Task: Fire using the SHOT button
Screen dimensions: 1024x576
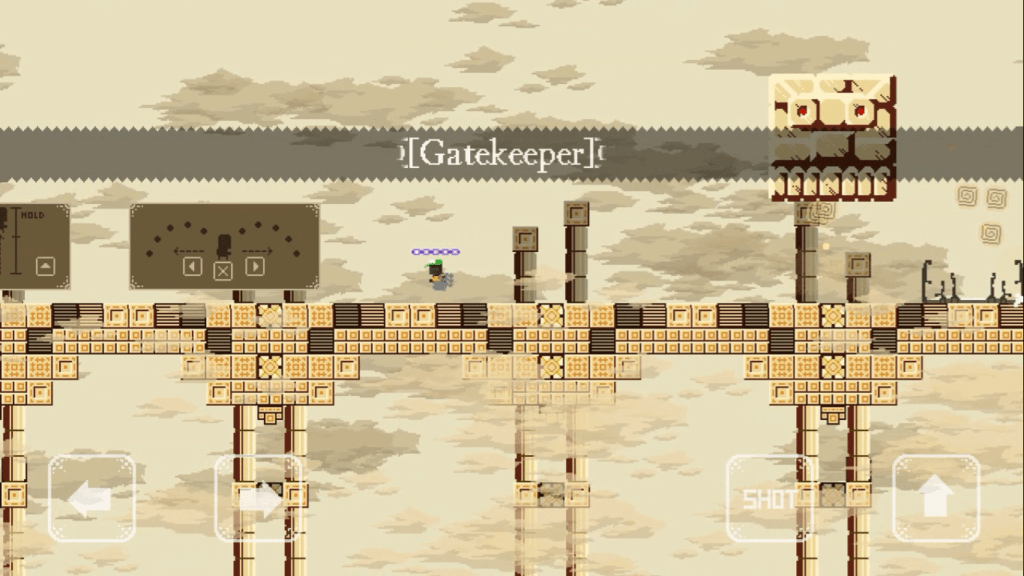Action: 769,498
